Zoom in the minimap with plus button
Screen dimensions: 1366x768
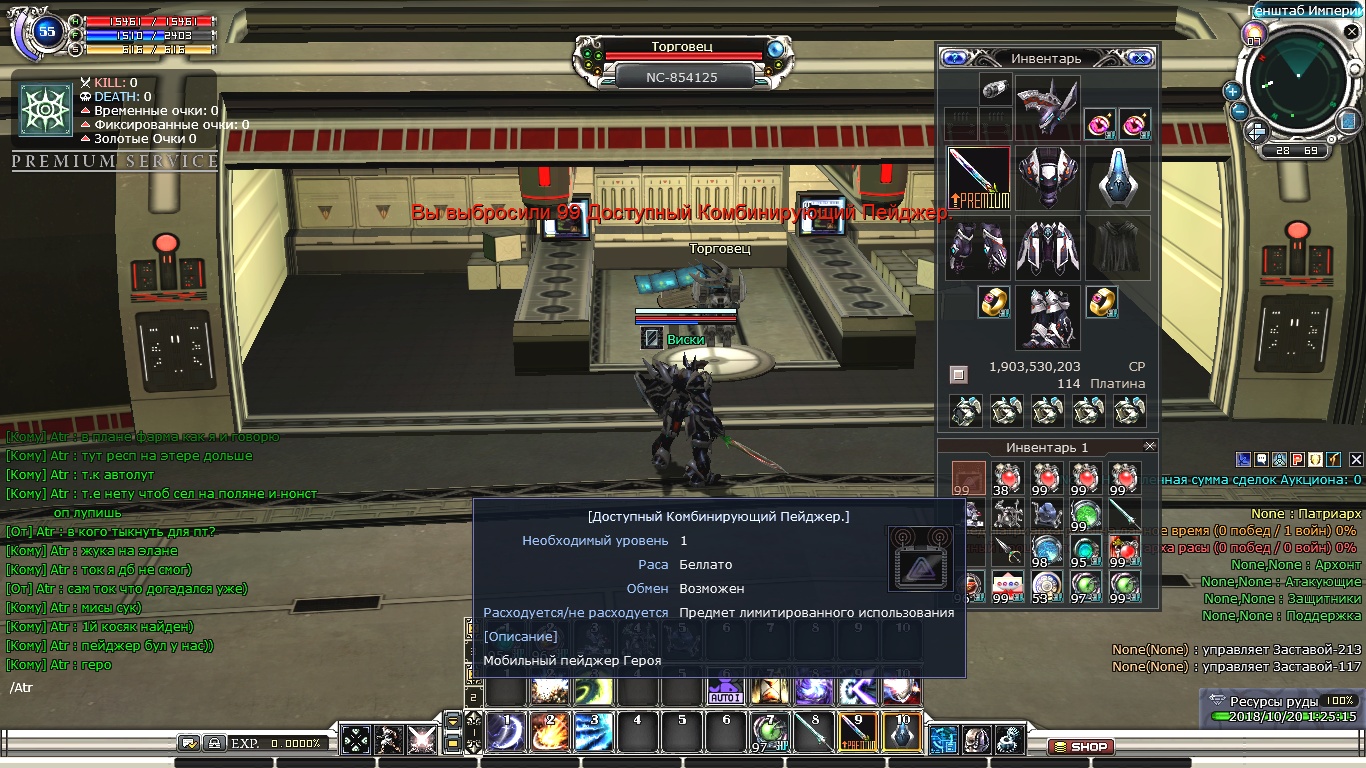tap(1233, 90)
